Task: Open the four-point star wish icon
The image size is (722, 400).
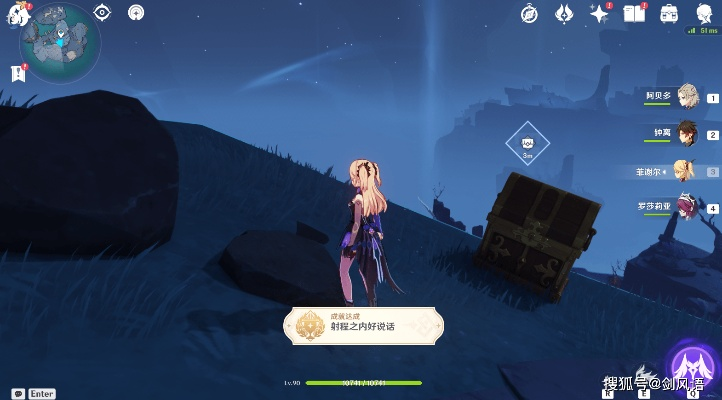Action: point(599,13)
